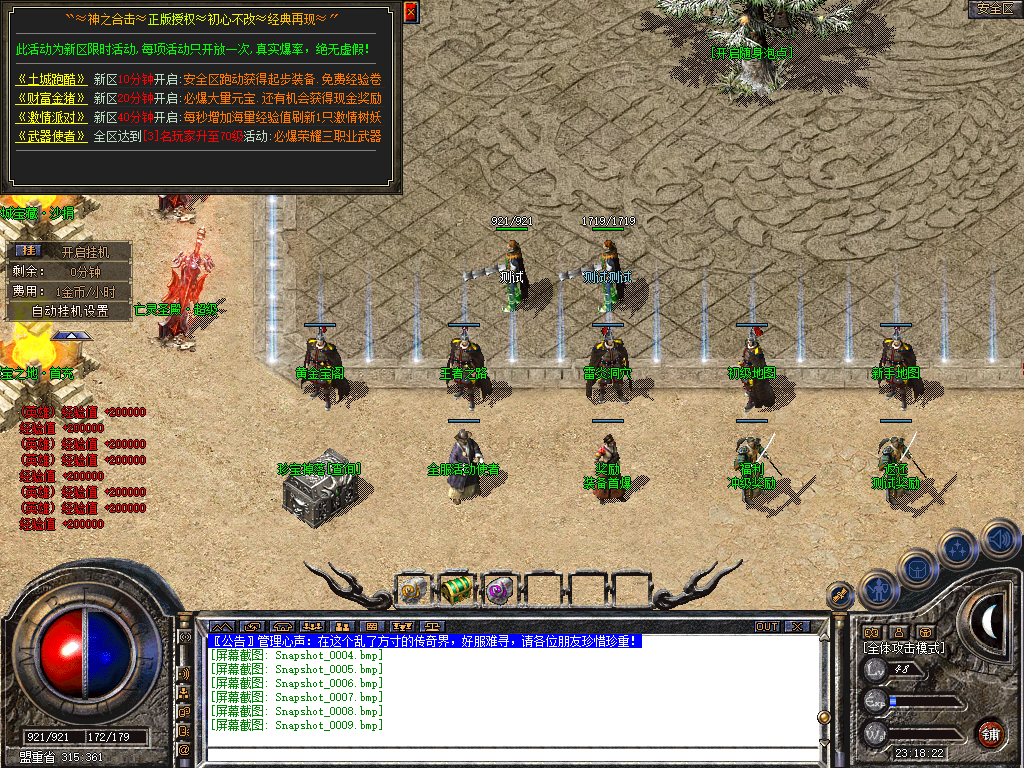Select the 激情派对 event link
This screenshot has height=768, width=1024.
click(52, 117)
